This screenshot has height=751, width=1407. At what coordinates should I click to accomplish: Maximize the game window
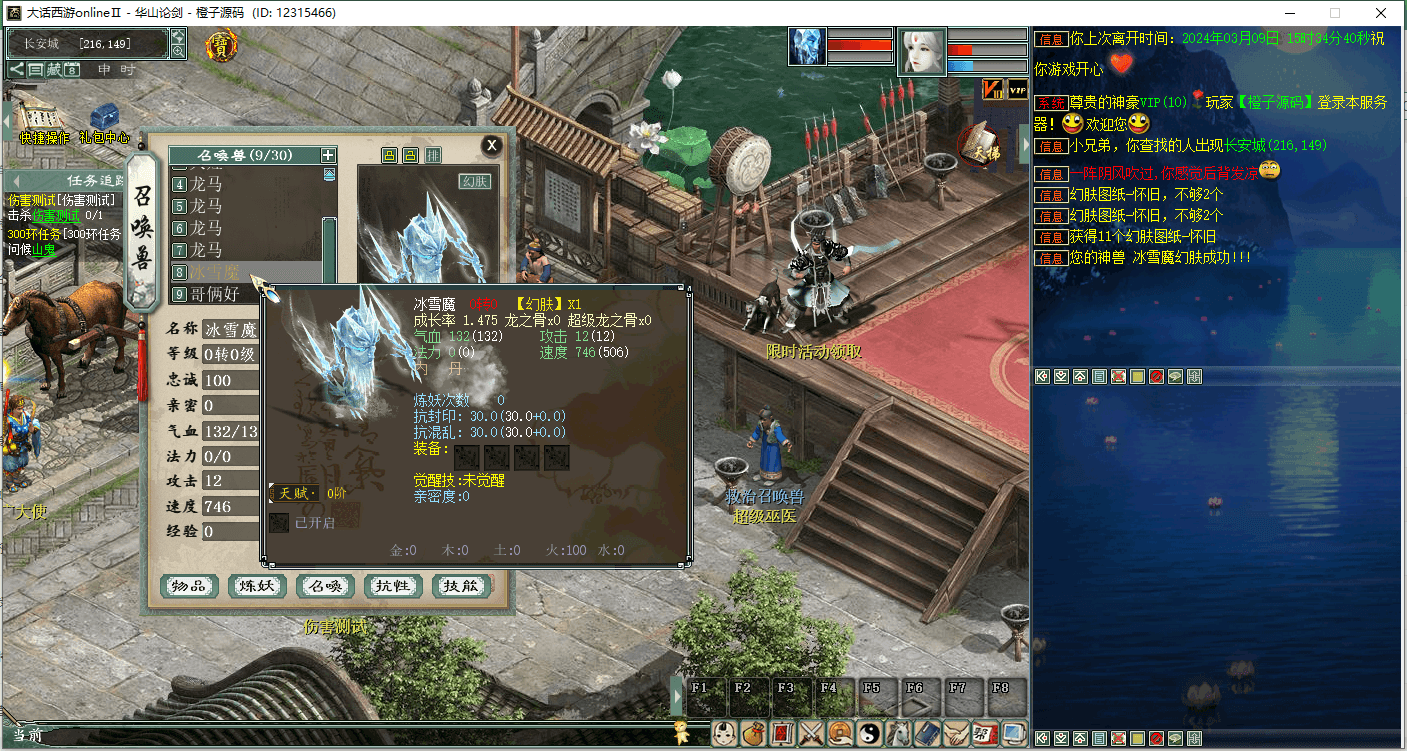[1334, 13]
